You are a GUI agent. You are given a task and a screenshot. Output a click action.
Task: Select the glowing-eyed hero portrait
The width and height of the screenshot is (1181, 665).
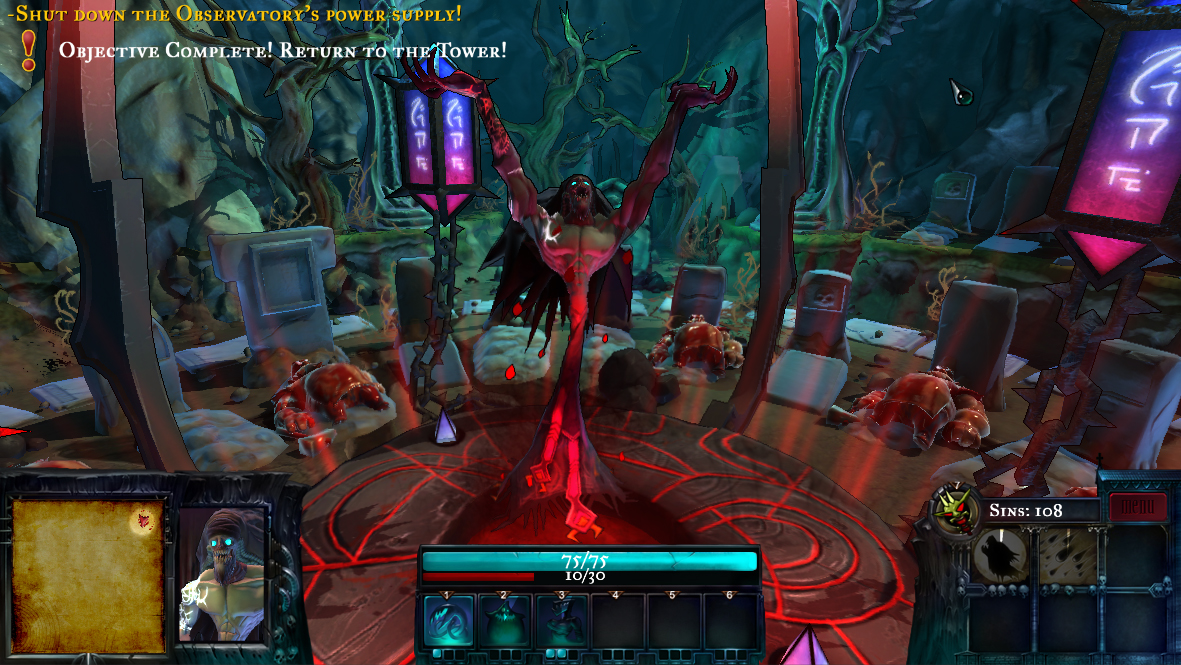coord(221,574)
